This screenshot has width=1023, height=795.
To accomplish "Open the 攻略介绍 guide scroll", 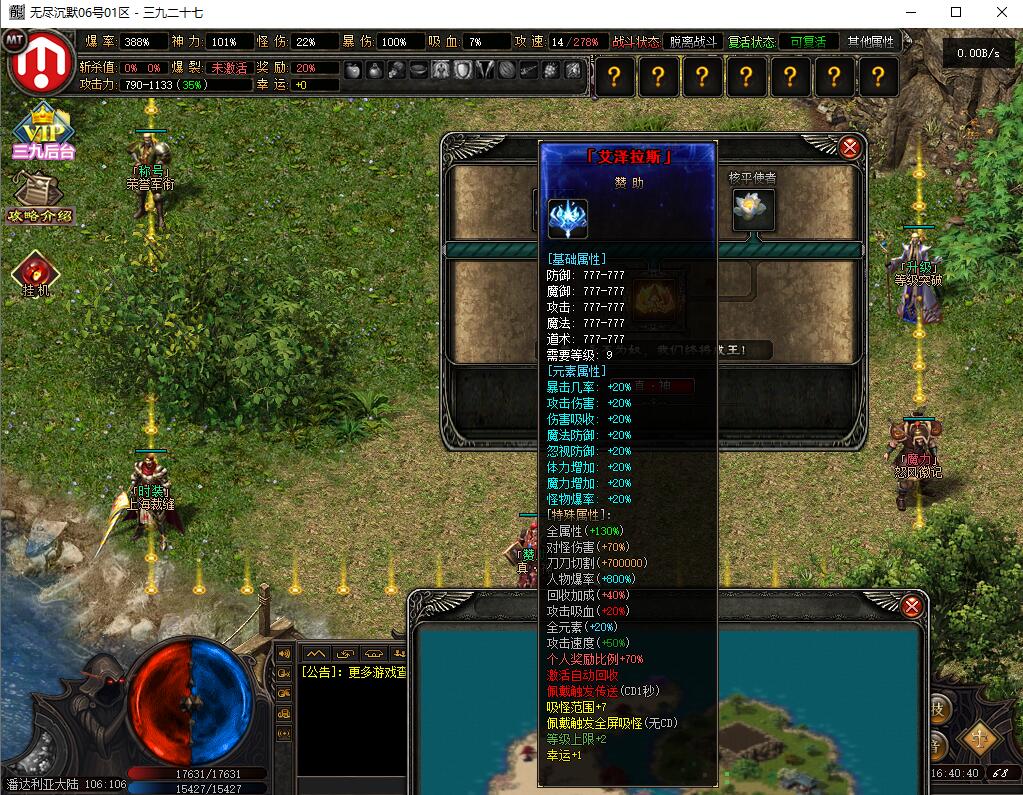I will coord(40,198).
